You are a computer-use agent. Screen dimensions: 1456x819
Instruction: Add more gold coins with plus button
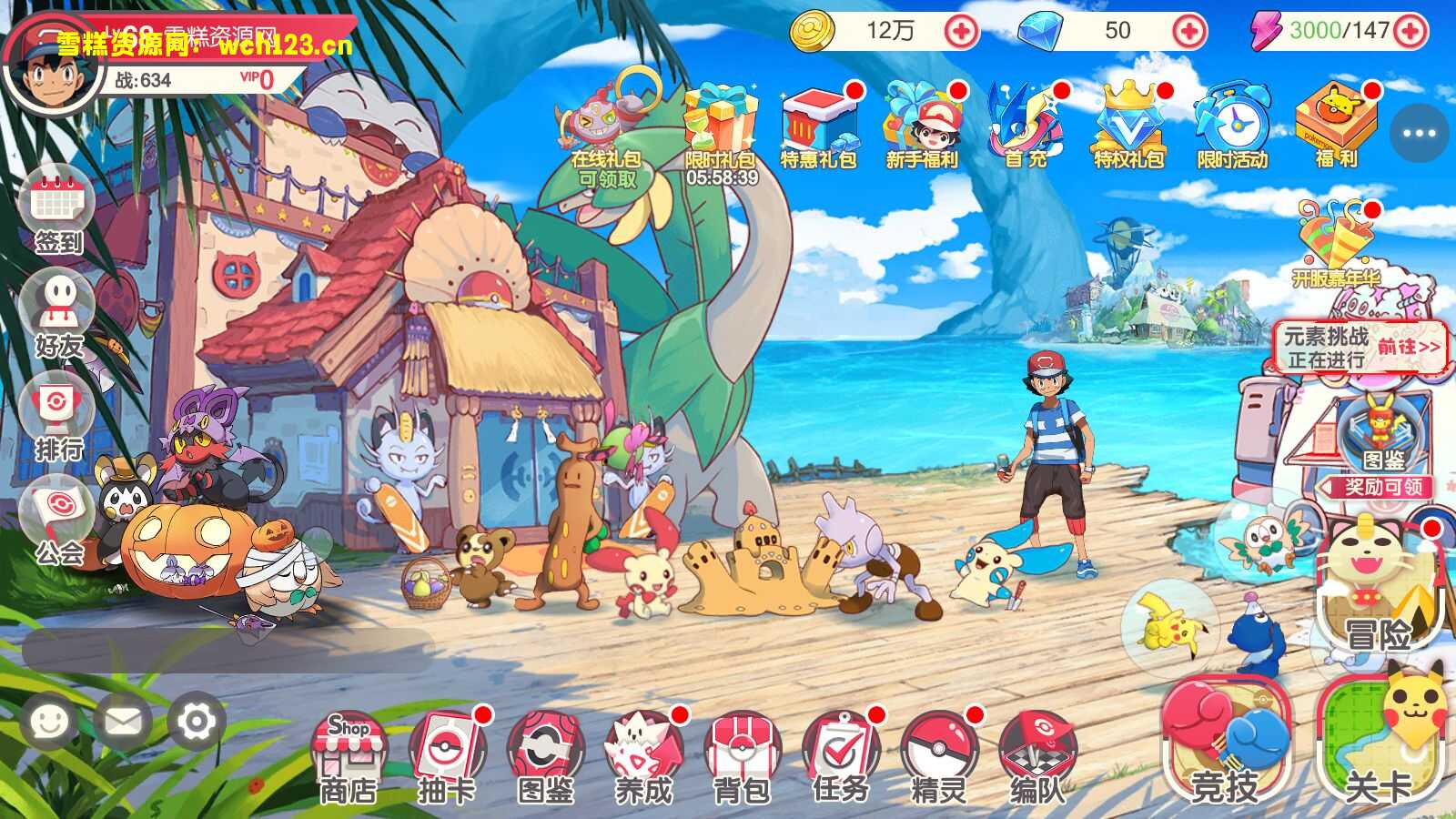point(961,32)
